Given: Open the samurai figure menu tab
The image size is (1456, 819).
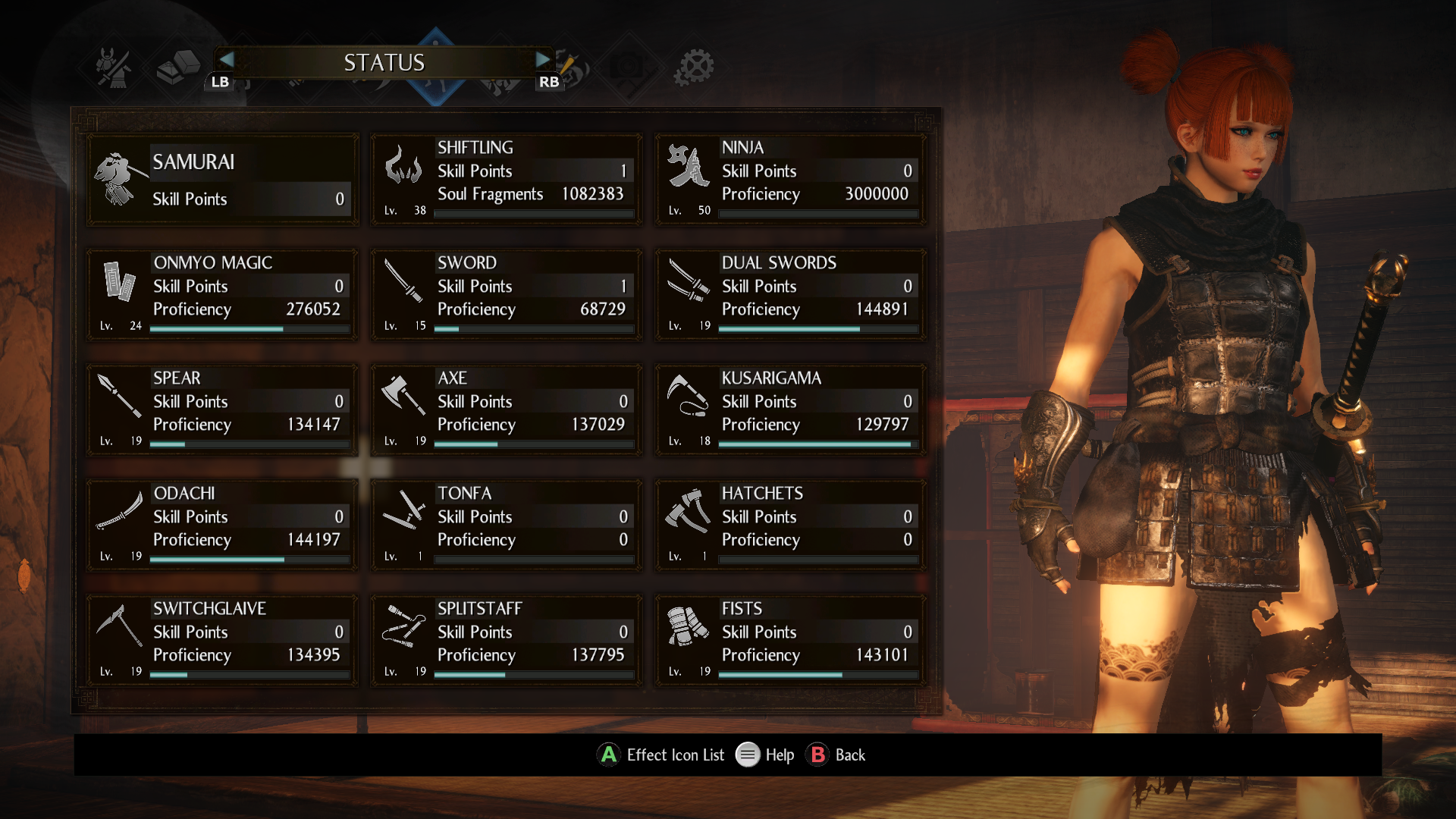Looking at the screenshot, I should [114, 67].
